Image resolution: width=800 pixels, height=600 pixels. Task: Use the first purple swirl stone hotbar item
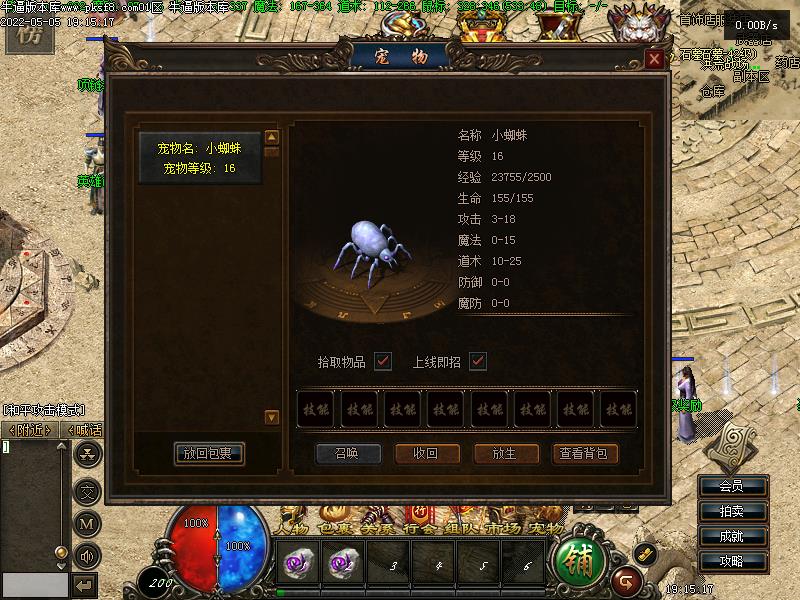[x=298, y=566]
